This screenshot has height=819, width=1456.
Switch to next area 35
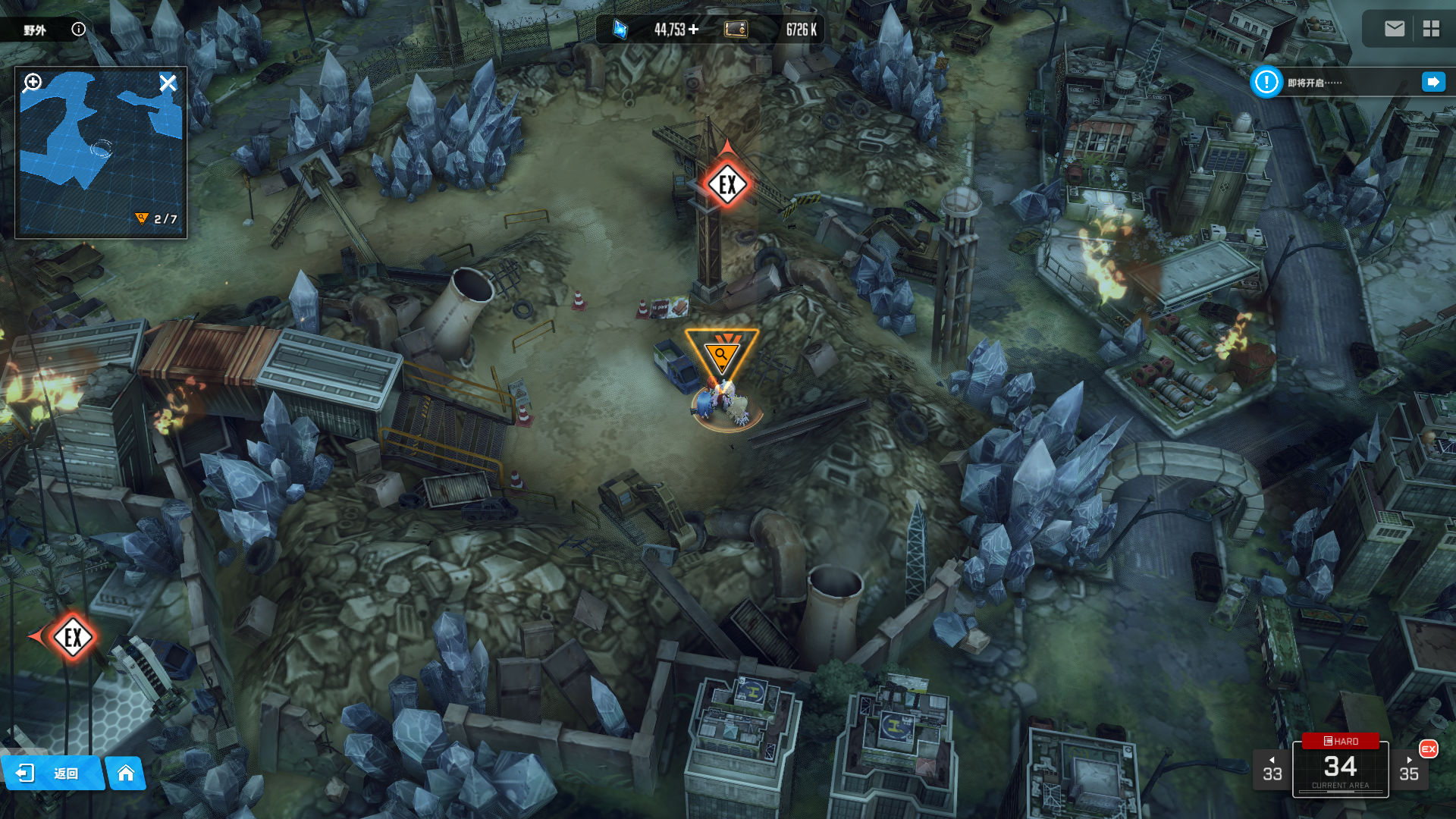click(1409, 770)
